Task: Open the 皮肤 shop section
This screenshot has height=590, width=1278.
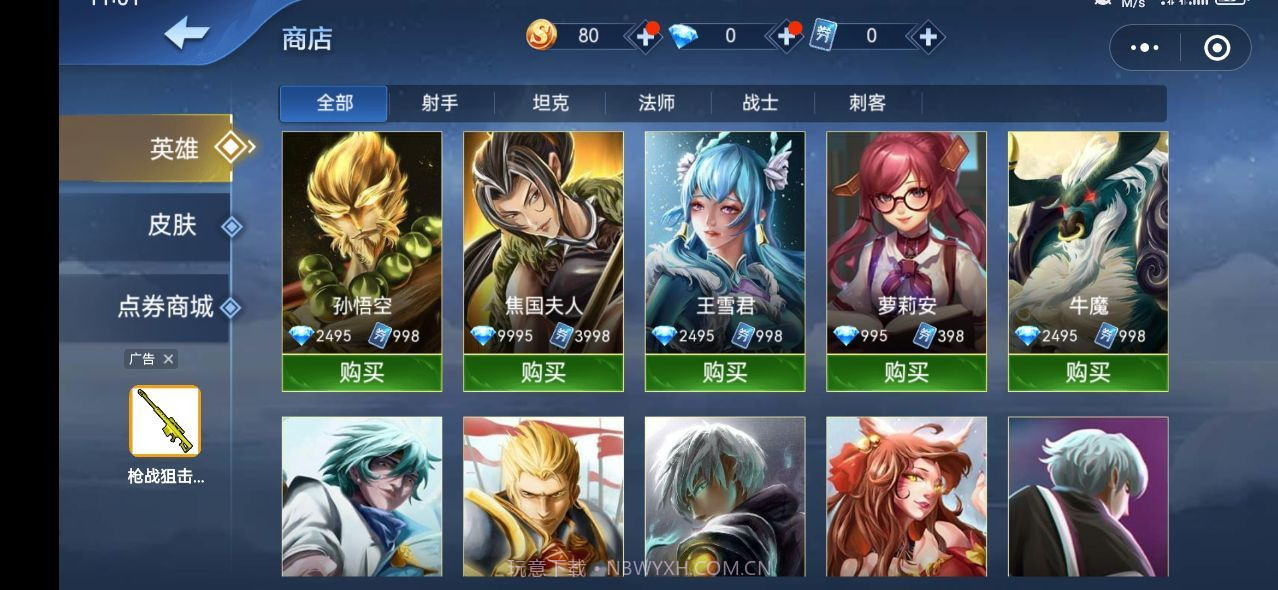Action: pyautogui.click(x=172, y=225)
